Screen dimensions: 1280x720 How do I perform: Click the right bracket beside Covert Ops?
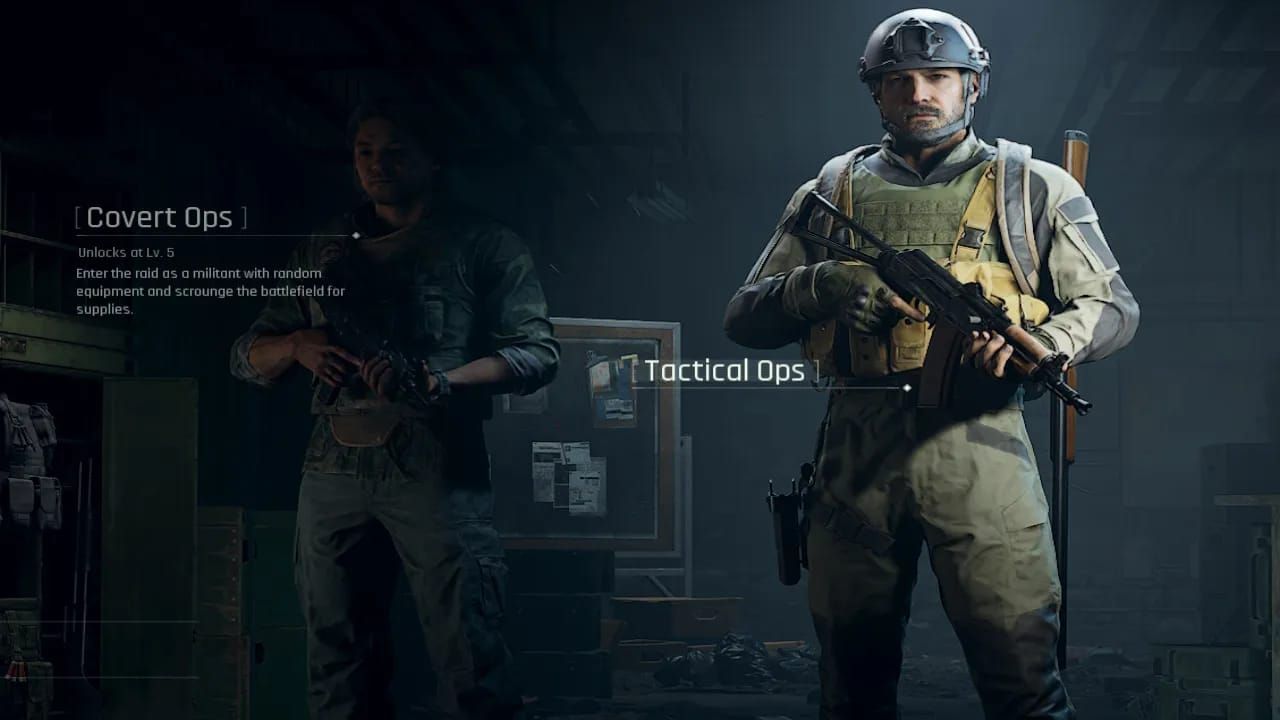(x=242, y=217)
